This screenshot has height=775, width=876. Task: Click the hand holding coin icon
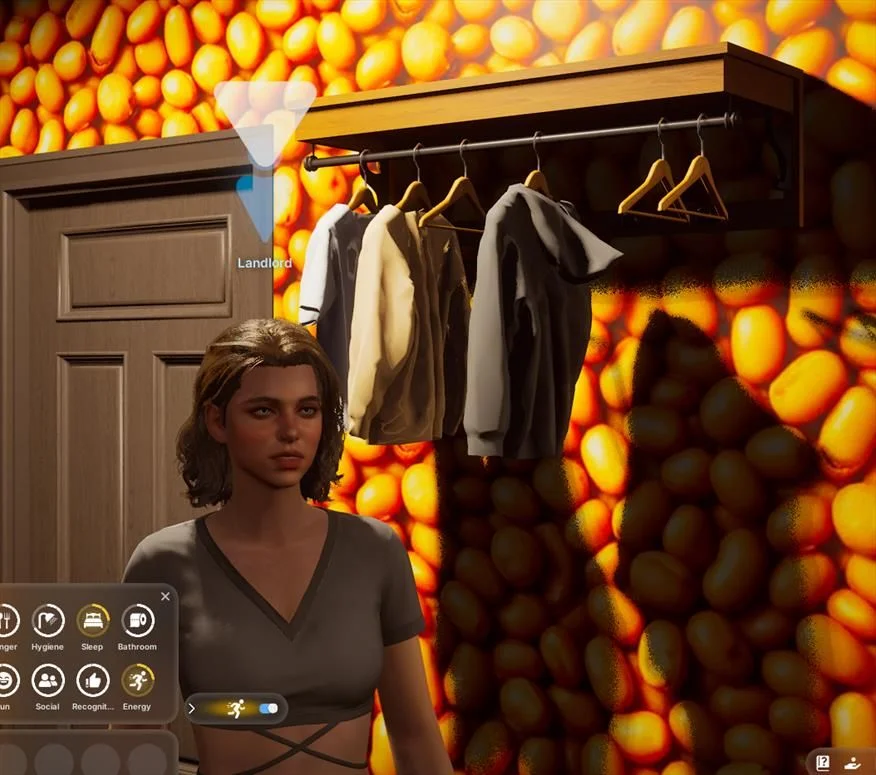pyautogui.click(x=853, y=762)
